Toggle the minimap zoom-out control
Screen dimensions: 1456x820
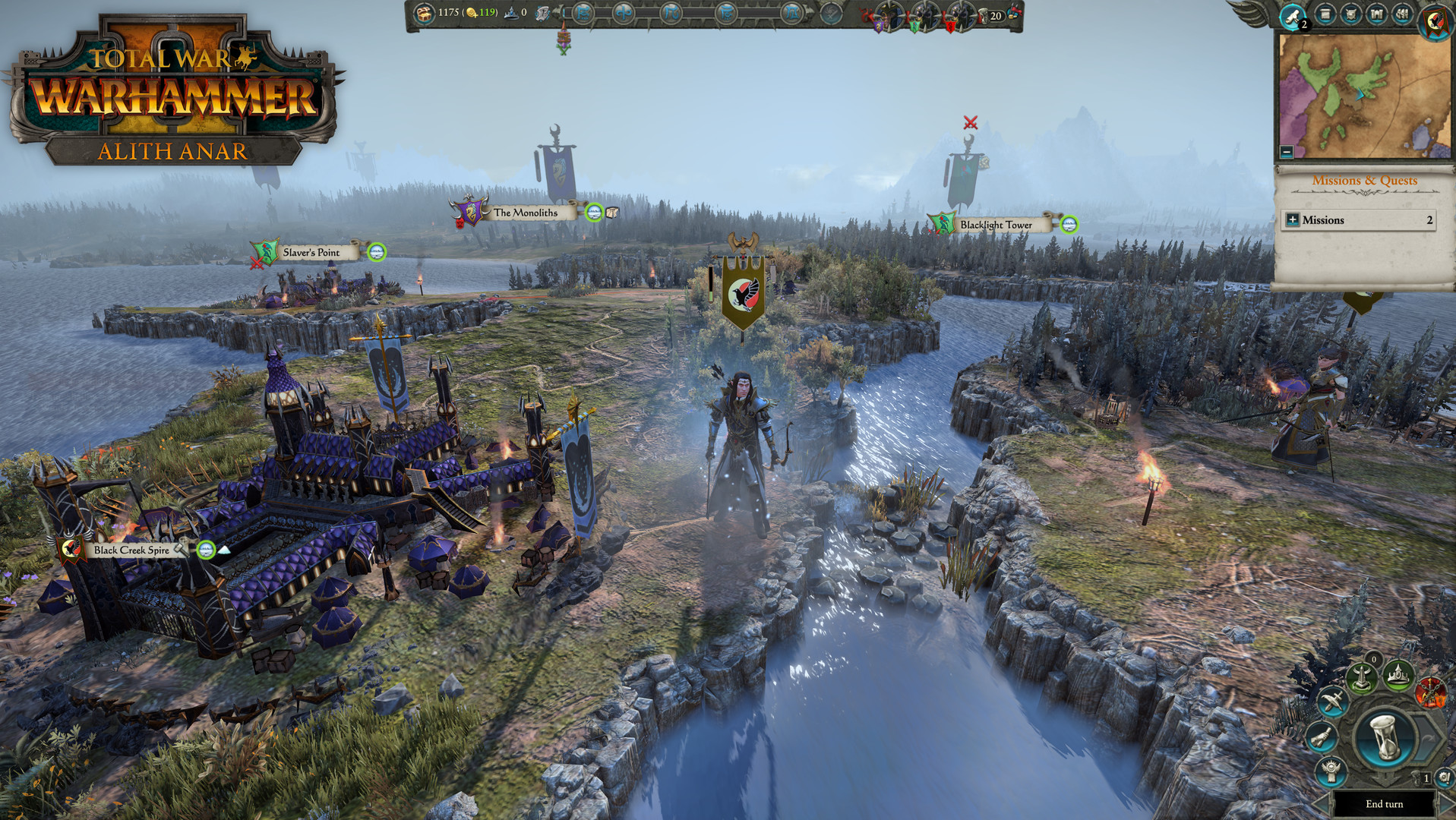(1285, 152)
